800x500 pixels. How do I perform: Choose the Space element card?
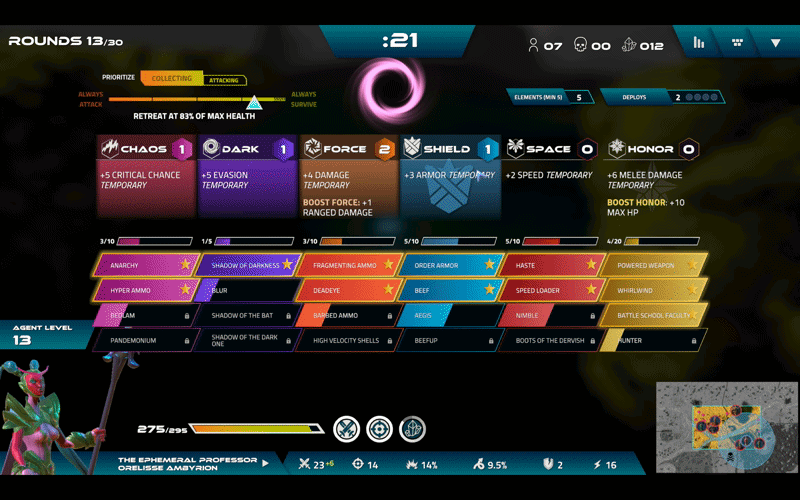550,176
